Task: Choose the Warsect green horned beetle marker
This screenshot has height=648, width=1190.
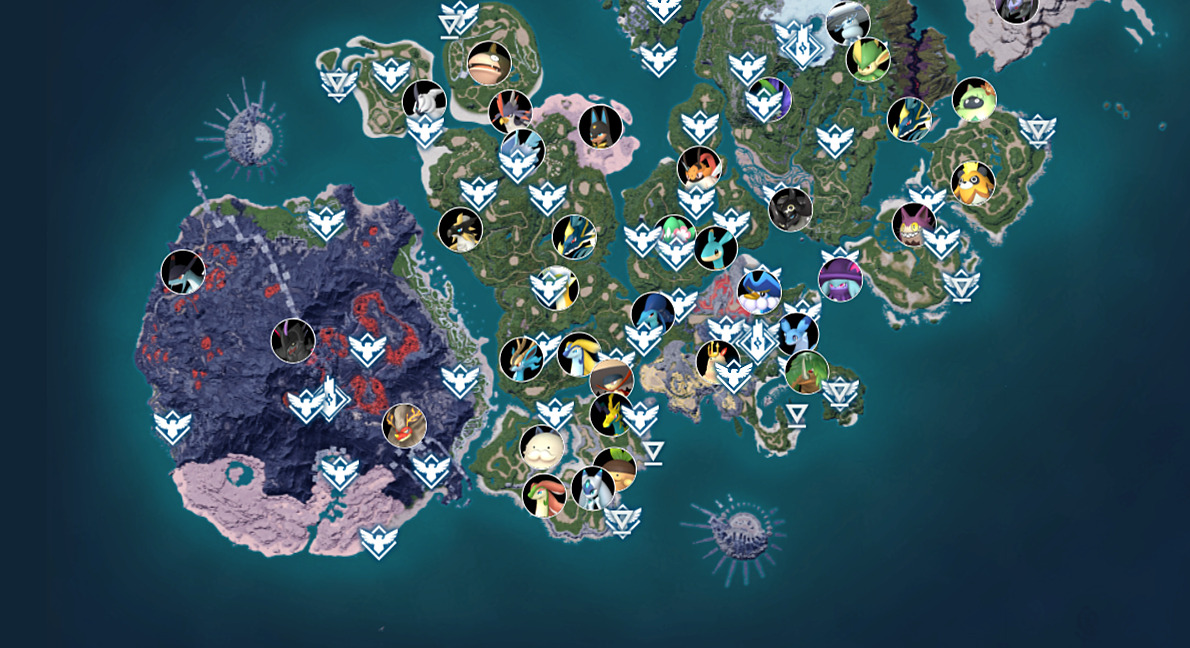Action: [x=806, y=372]
